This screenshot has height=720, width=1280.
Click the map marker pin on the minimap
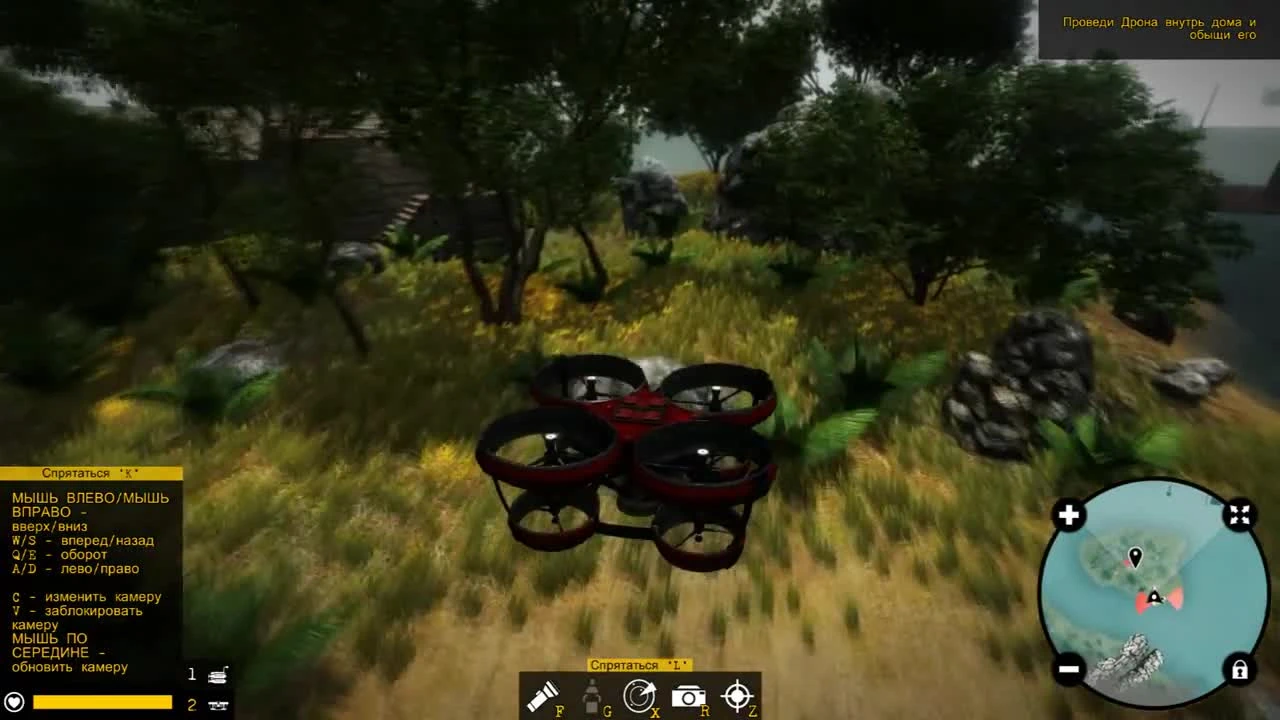1134,557
